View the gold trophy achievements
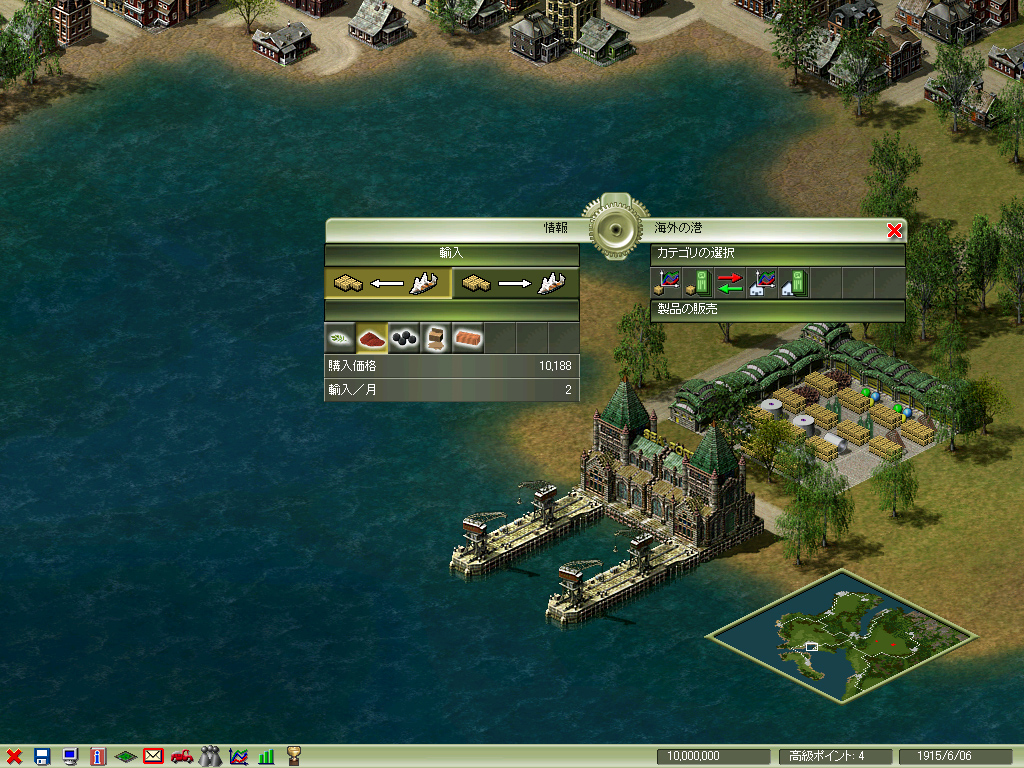This screenshot has height=768, width=1024. 294,756
